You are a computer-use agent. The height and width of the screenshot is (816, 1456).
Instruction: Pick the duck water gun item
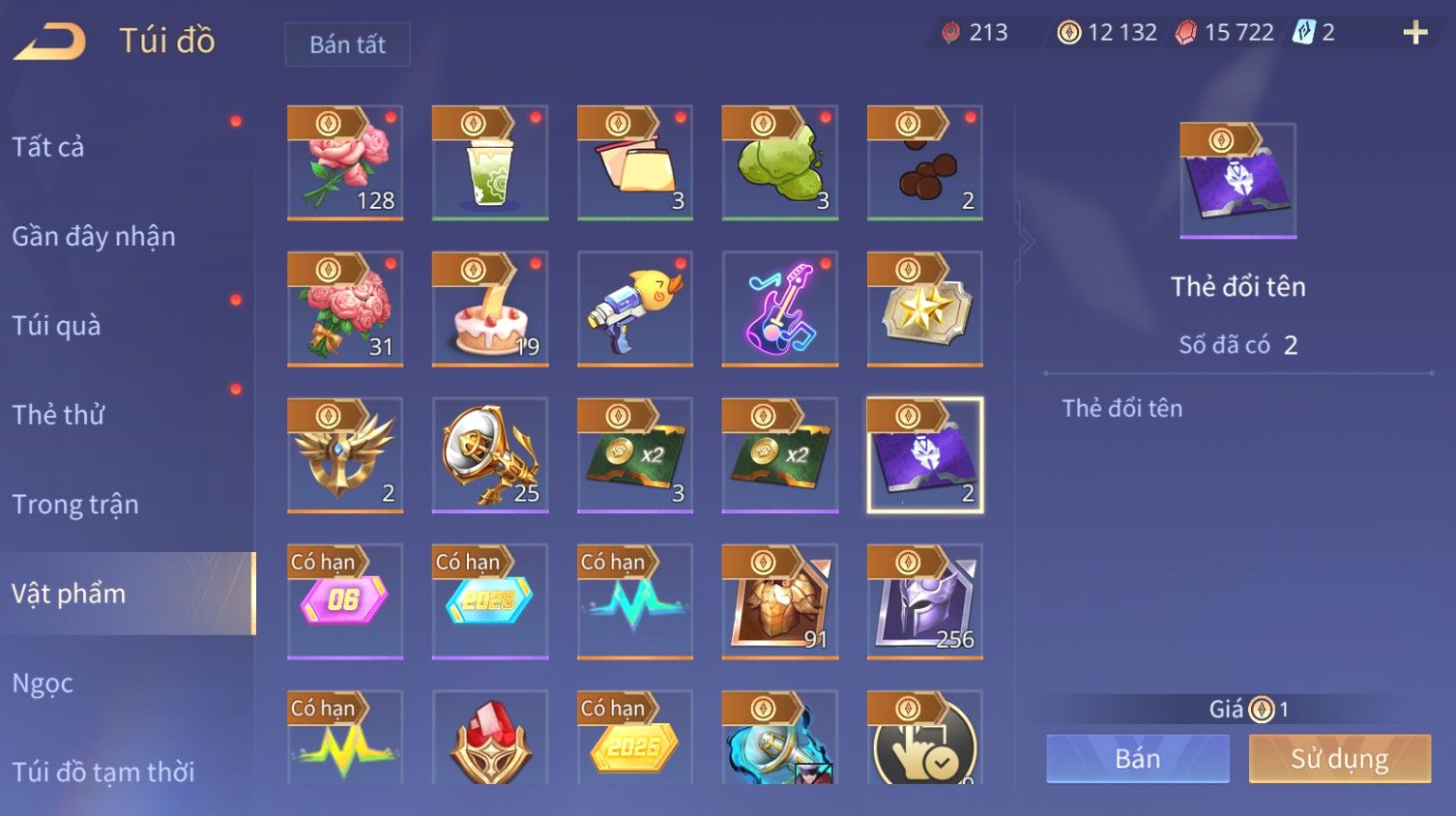[x=635, y=309]
